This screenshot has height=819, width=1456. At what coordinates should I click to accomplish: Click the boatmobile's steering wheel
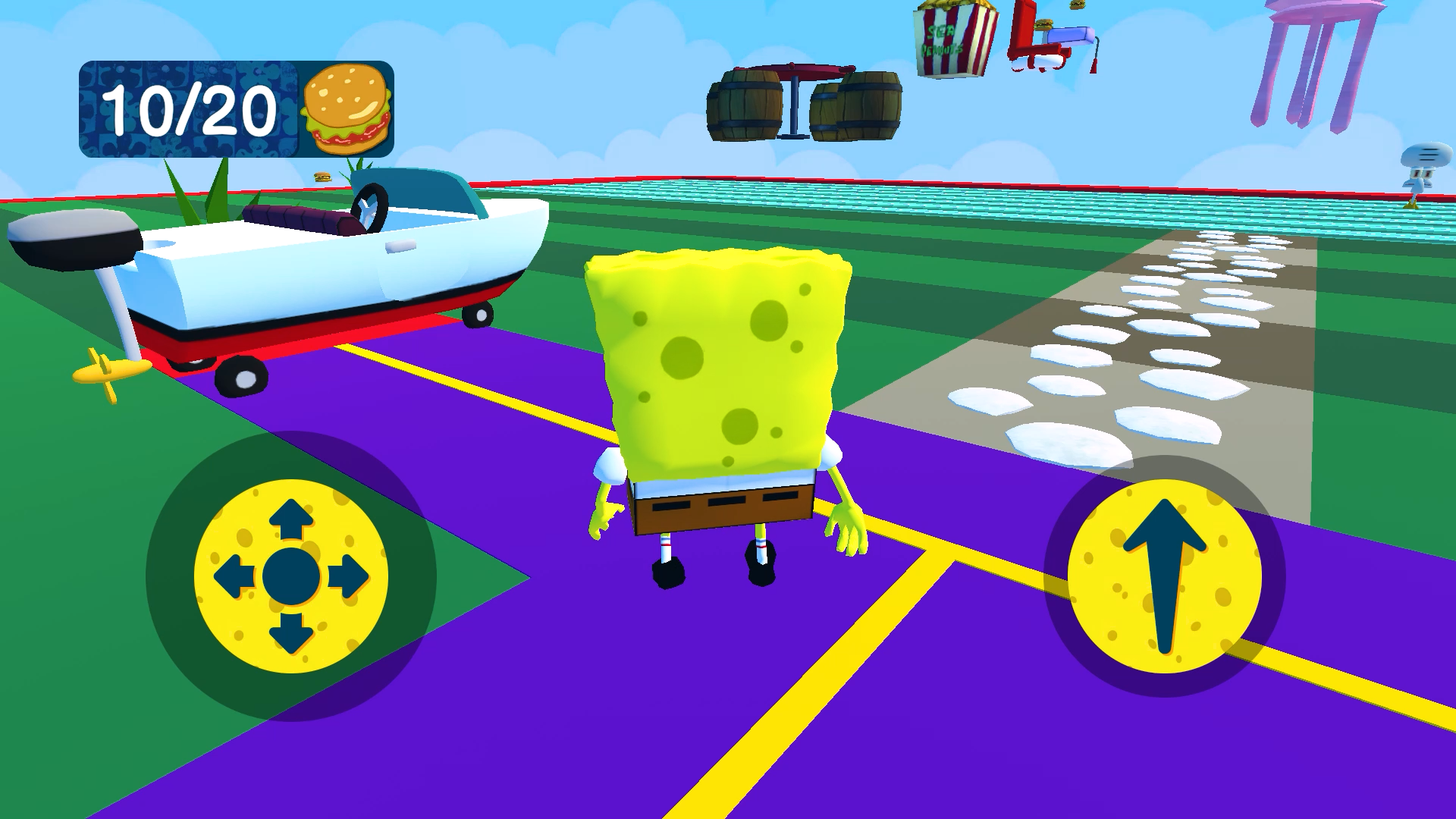(369, 205)
